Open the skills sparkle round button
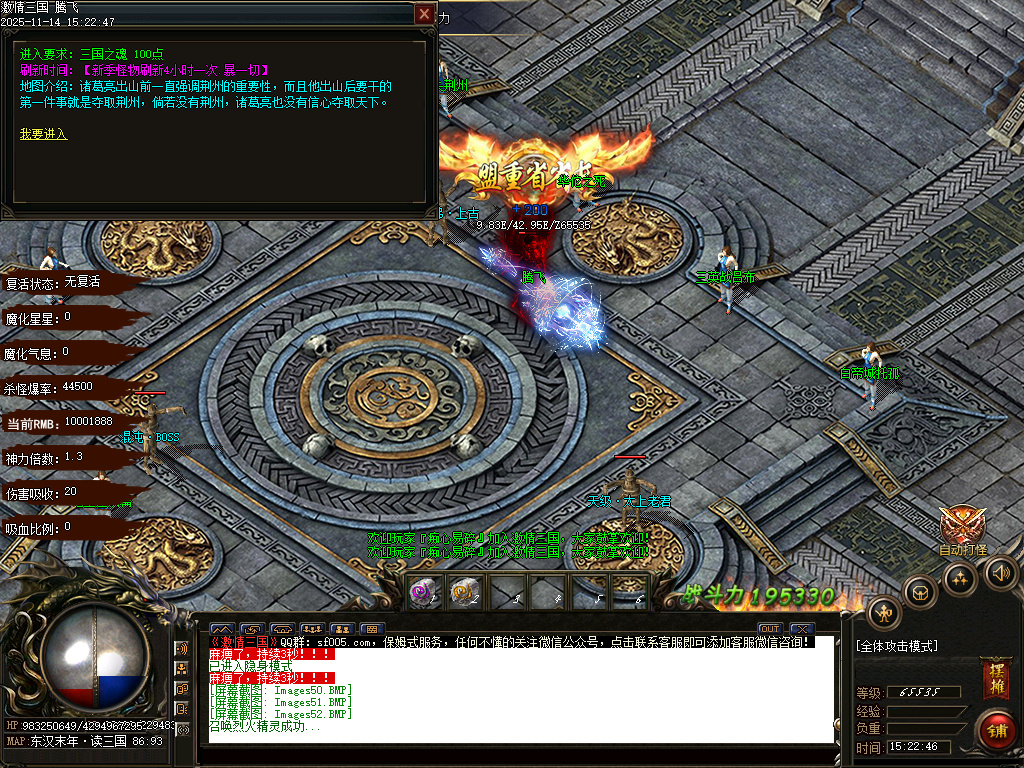The width and height of the screenshot is (1024, 768). pyautogui.click(x=960, y=578)
